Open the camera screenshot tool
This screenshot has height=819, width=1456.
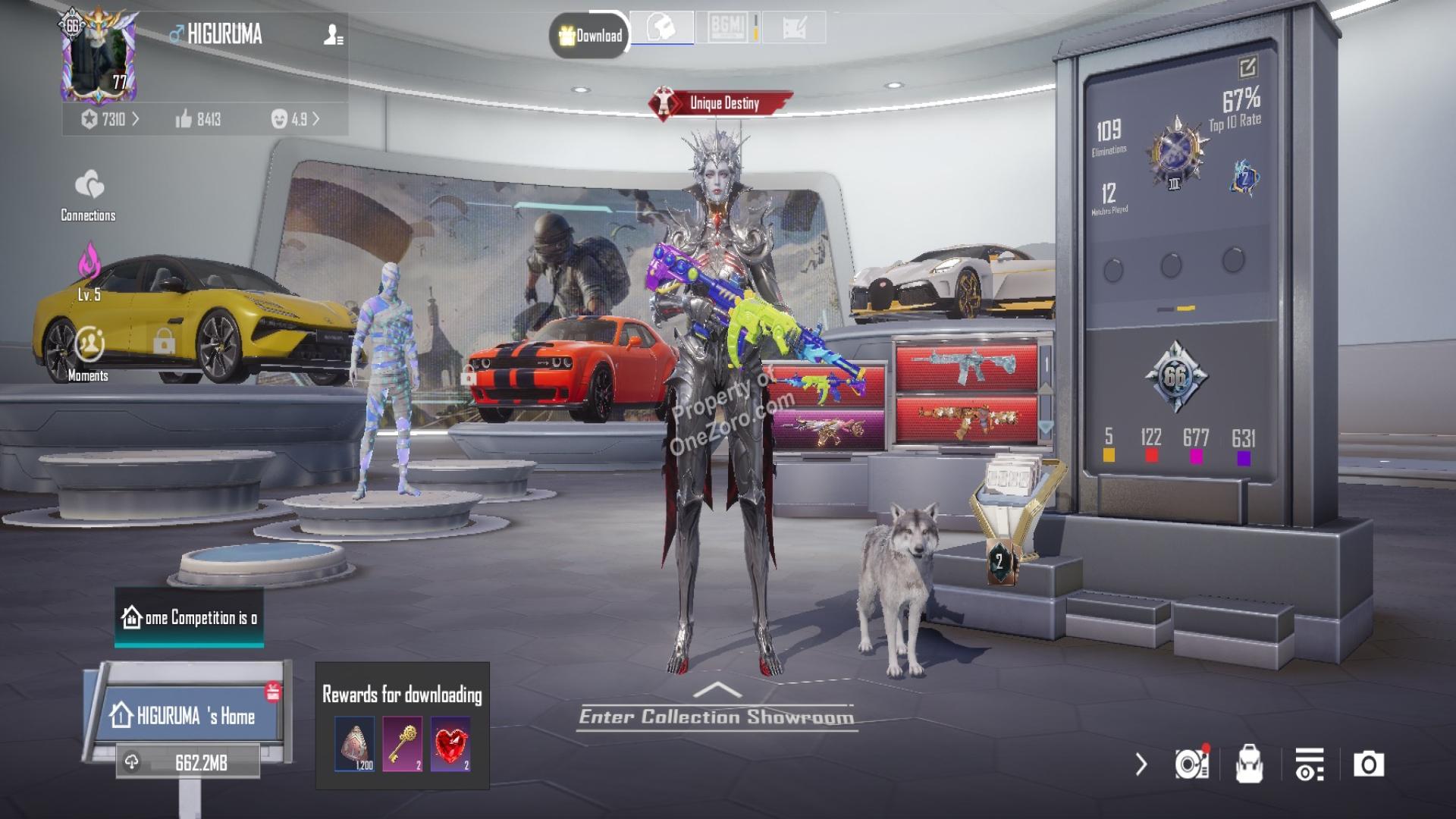click(x=1369, y=764)
